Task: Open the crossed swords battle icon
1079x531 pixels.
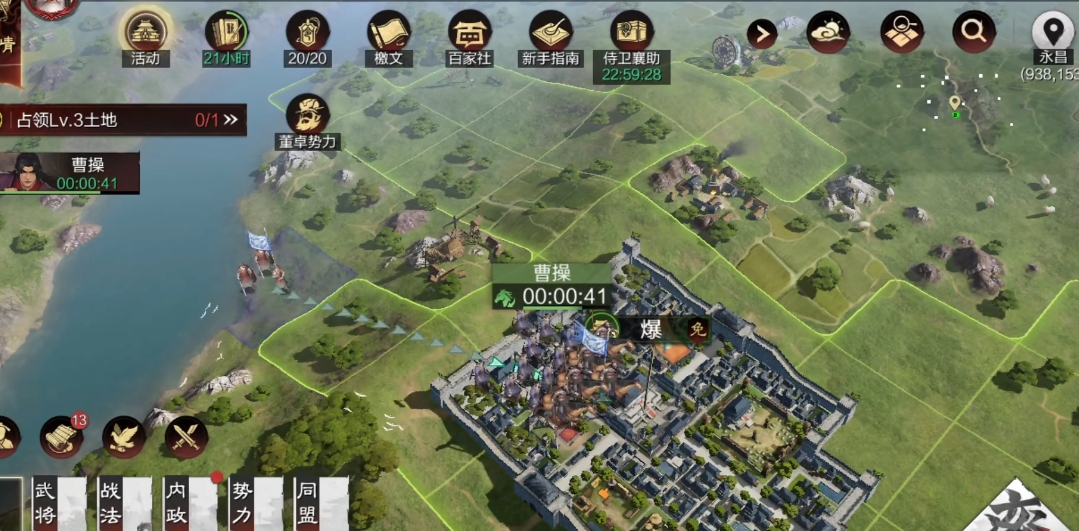Action: [186, 437]
